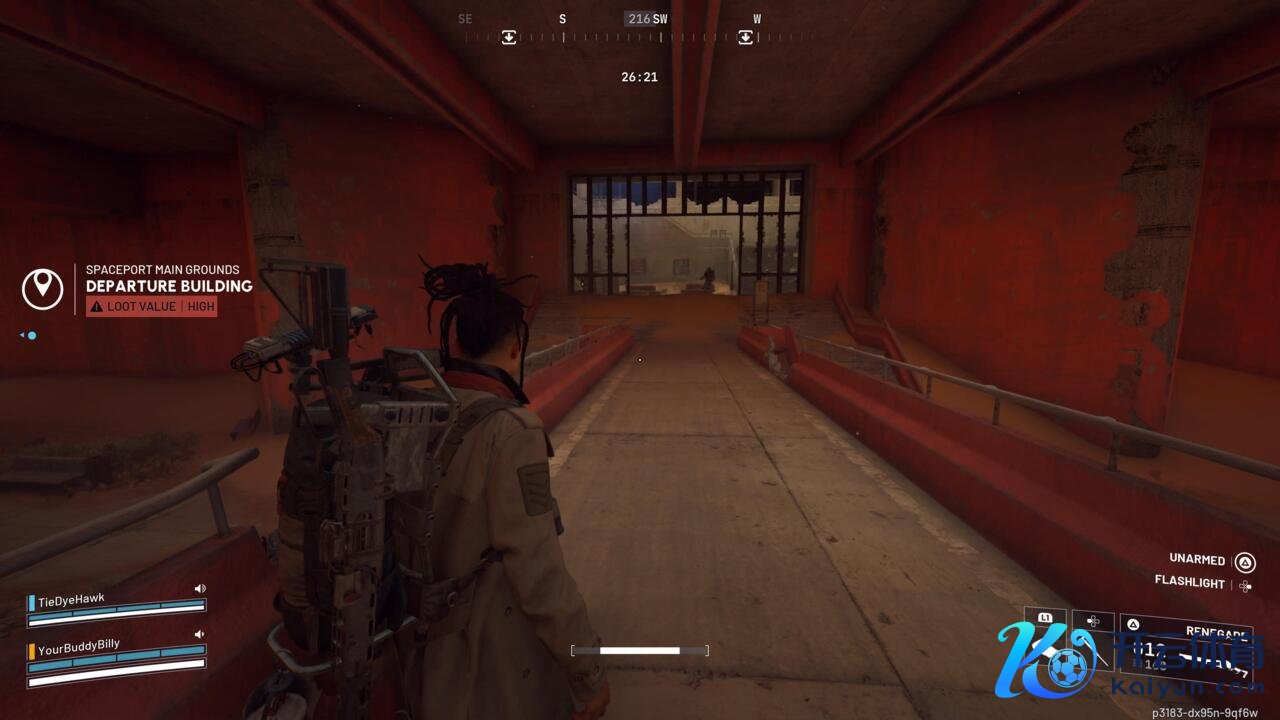The height and width of the screenshot is (720, 1280).
Task: Select the extraction marker near the W heading
Action: click(745, 38)
